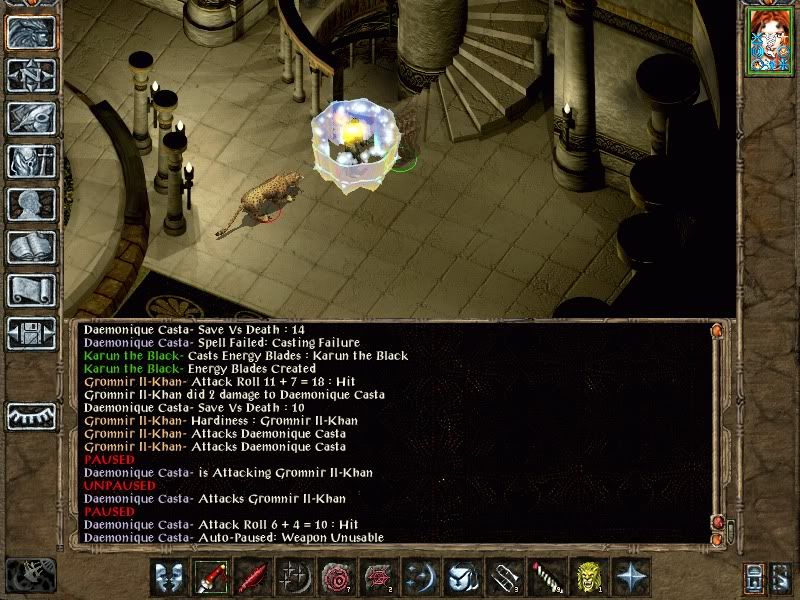Image resolution: width=800 pixels, height=600 pixels.
Task: Use the yellow lion-face quick item
Action: pyautogui.click(x=589, y=578)
